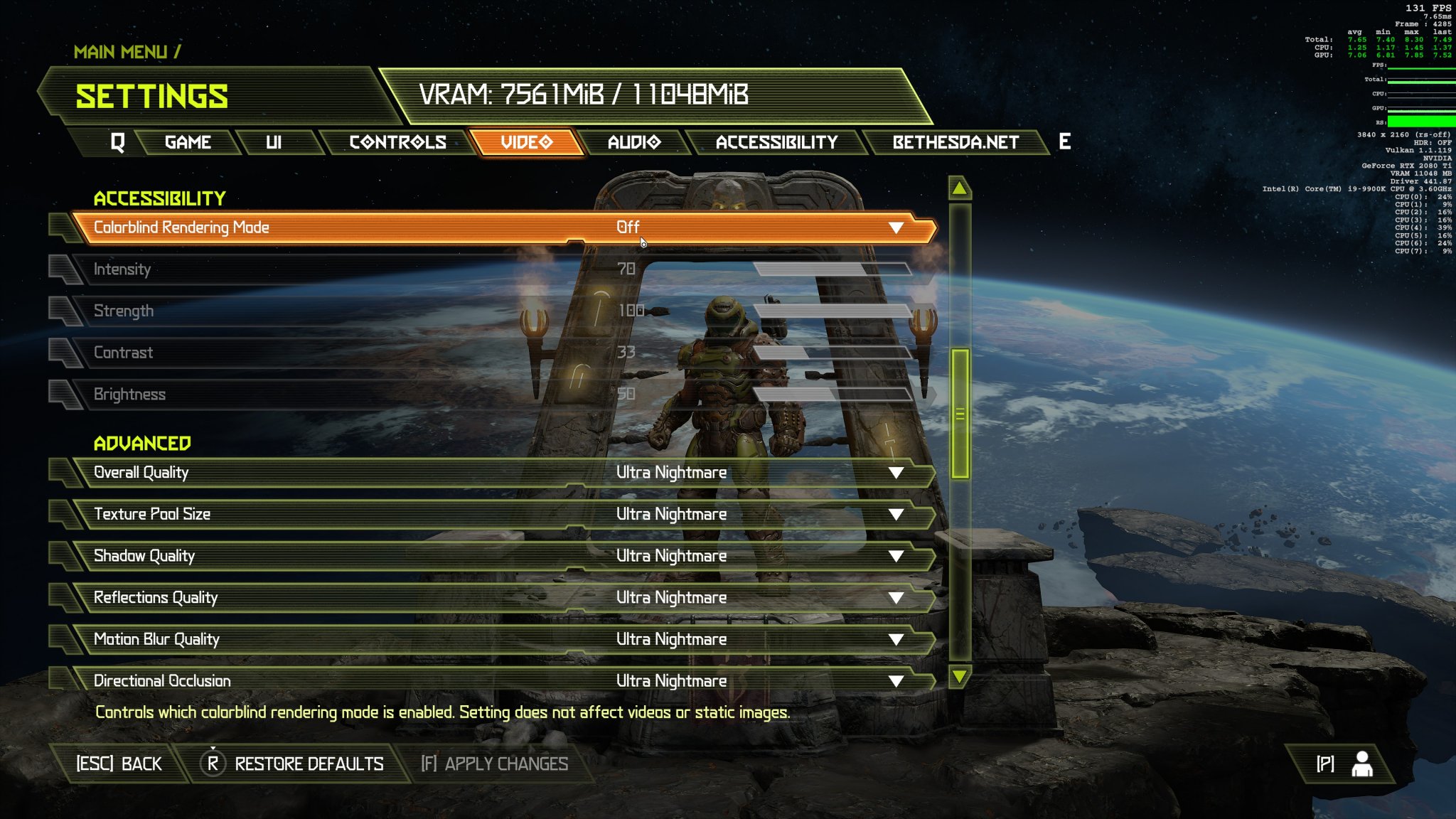Click the Brightness slider track
Screen dimensions: 1456x819
click(832, 393)
